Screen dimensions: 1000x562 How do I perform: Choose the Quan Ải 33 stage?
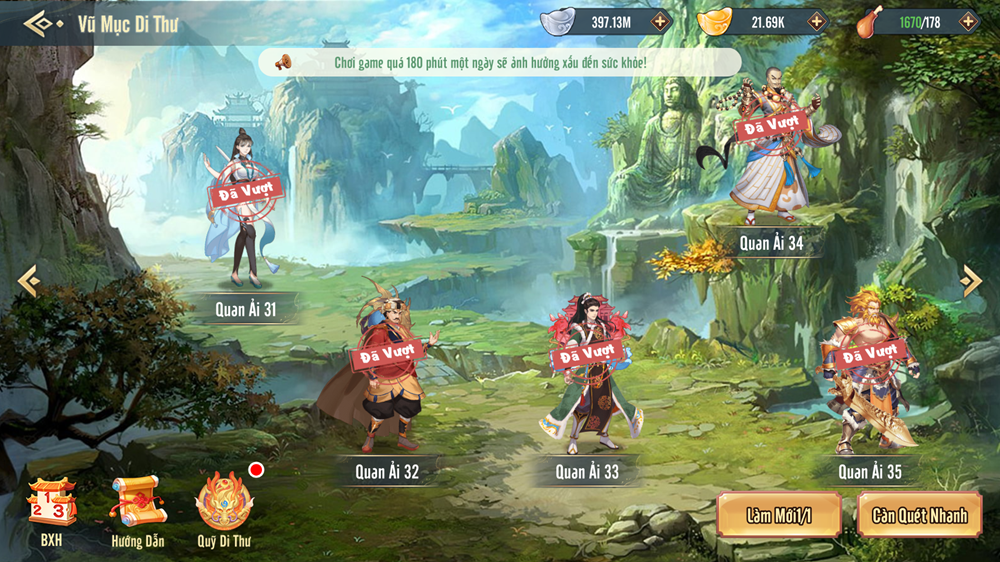pyautogui.click(x=587, y=375)
